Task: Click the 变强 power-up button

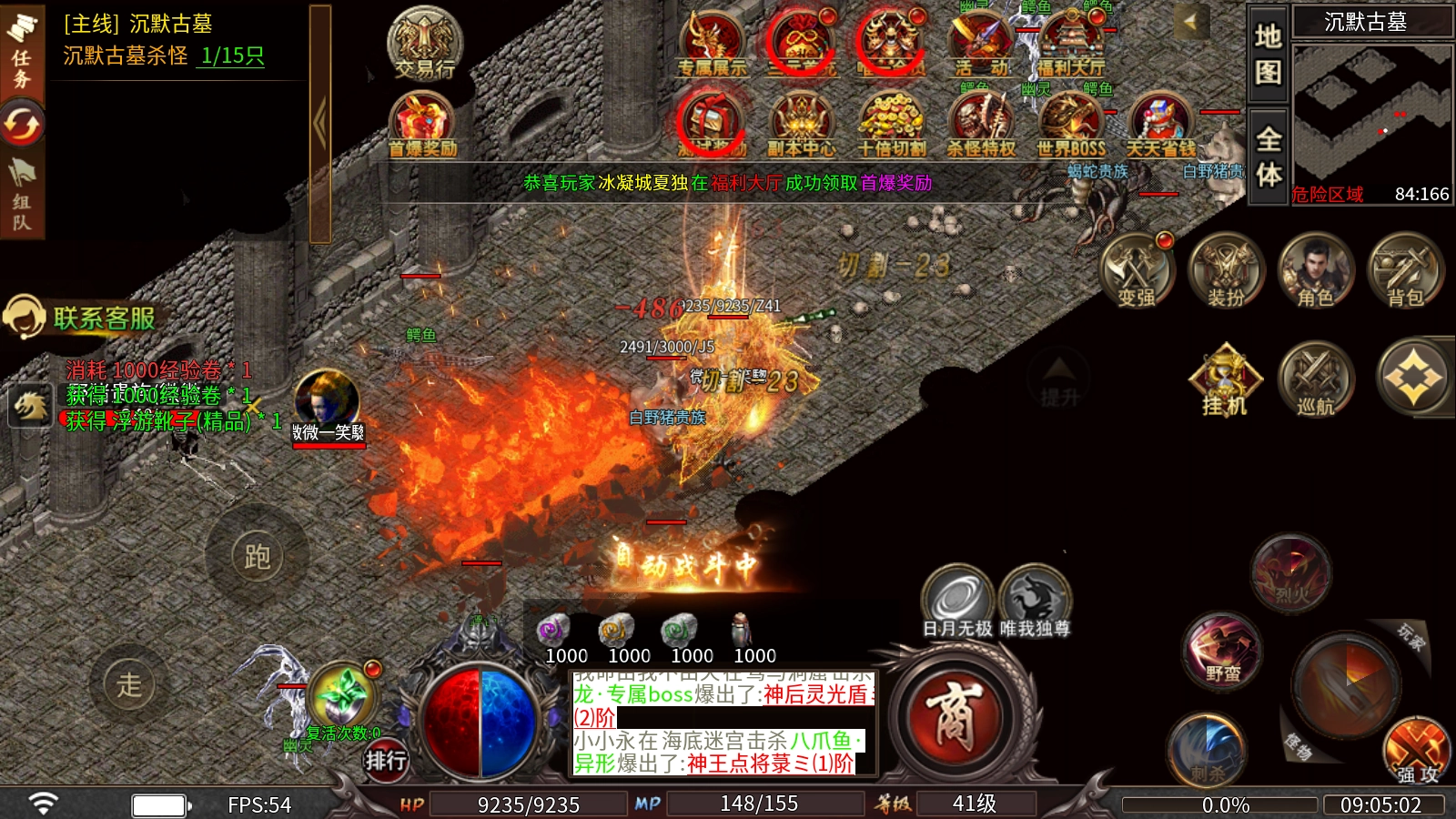Action: point(1137,270)
